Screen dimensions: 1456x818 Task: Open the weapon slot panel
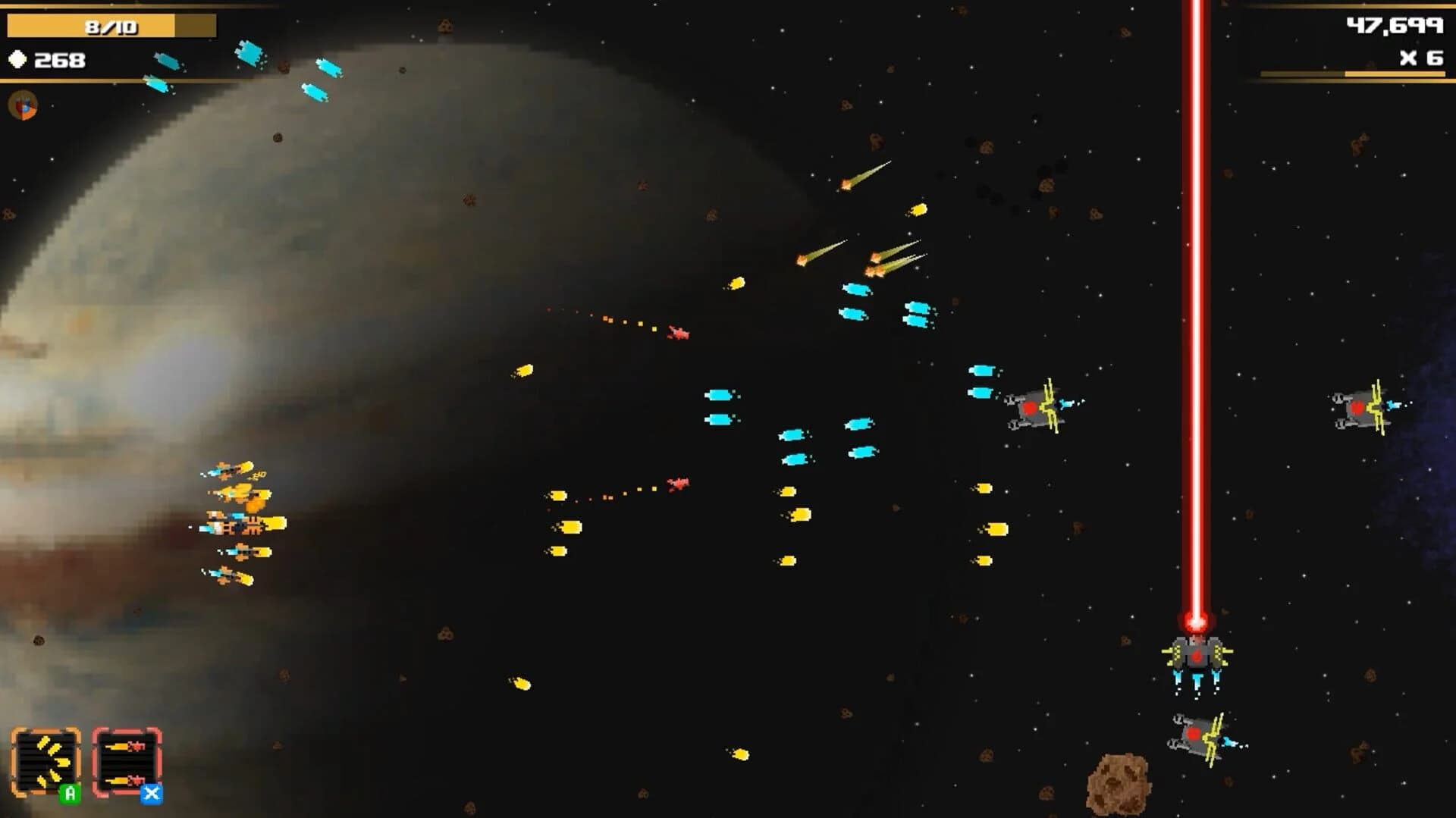click(87, 758)
